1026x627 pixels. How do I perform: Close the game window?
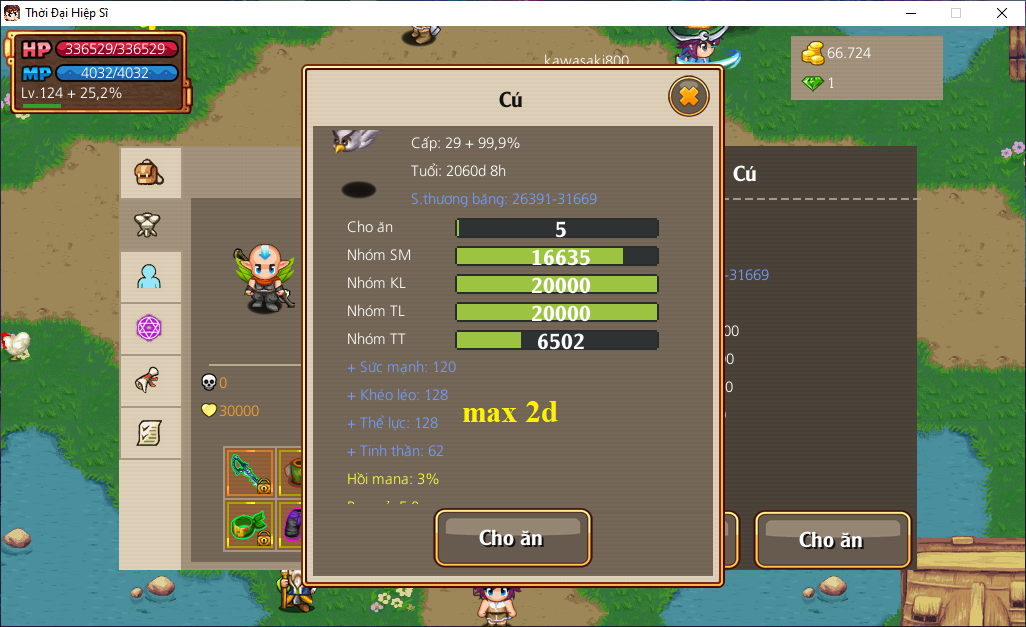pos(1002,13)
